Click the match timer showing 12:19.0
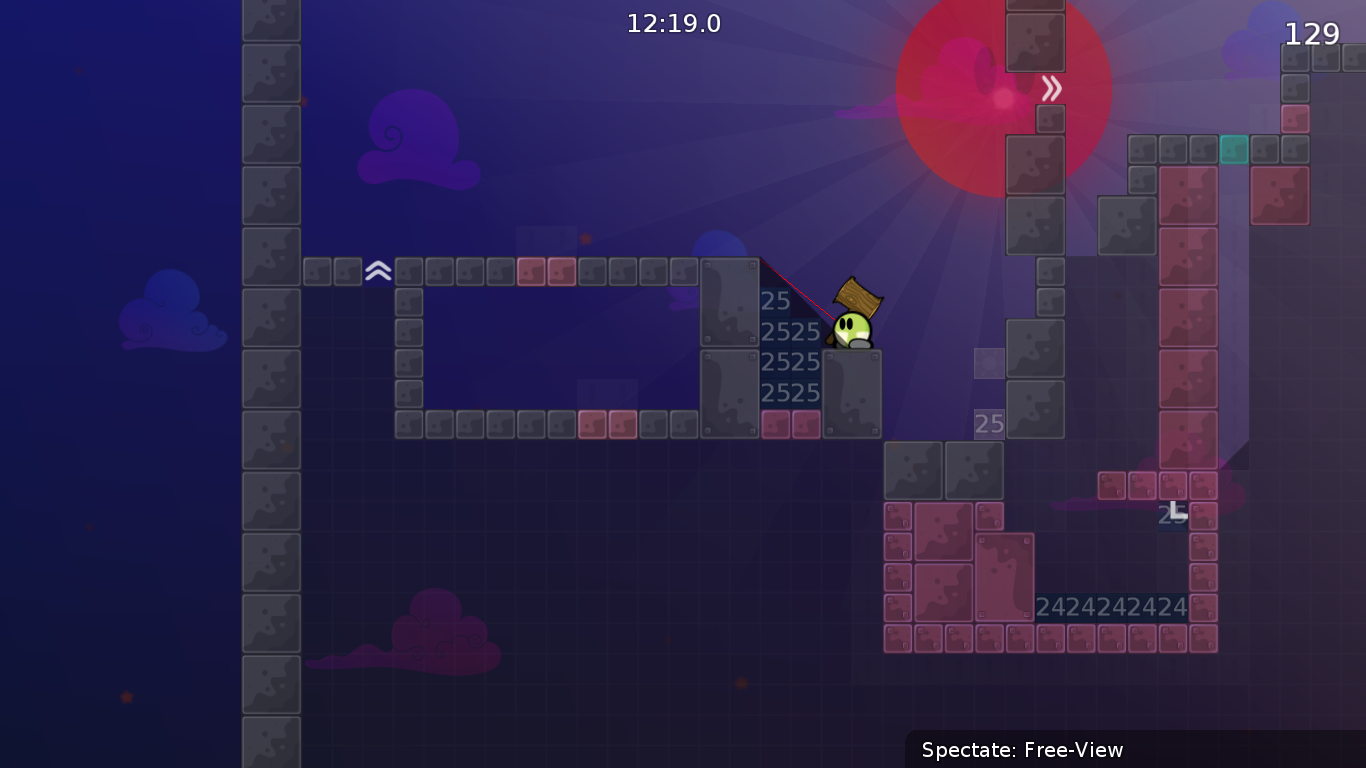 click(674, 23)
